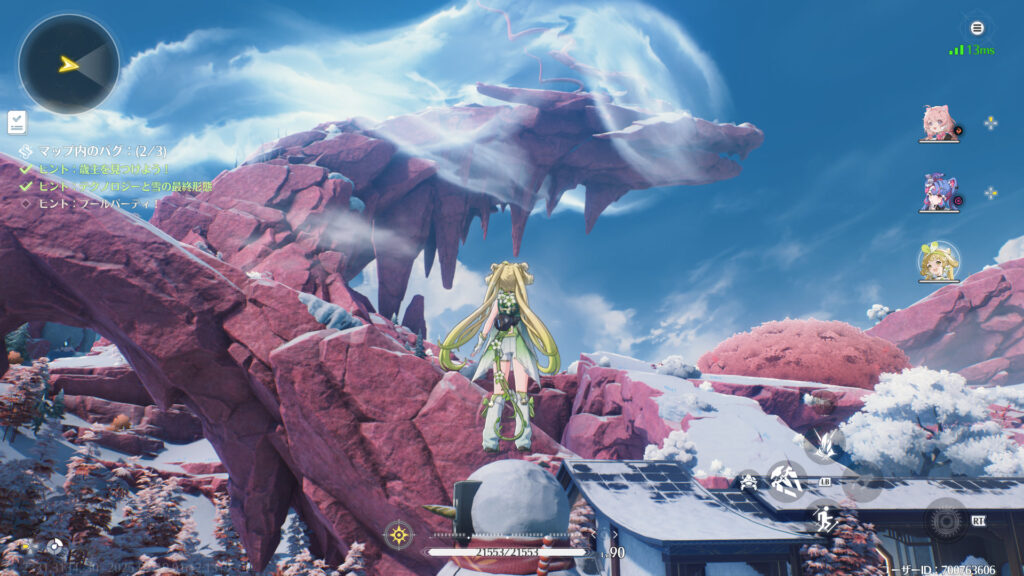
Task: Switch to the blue-haired party character
Action: click(938, 192)
